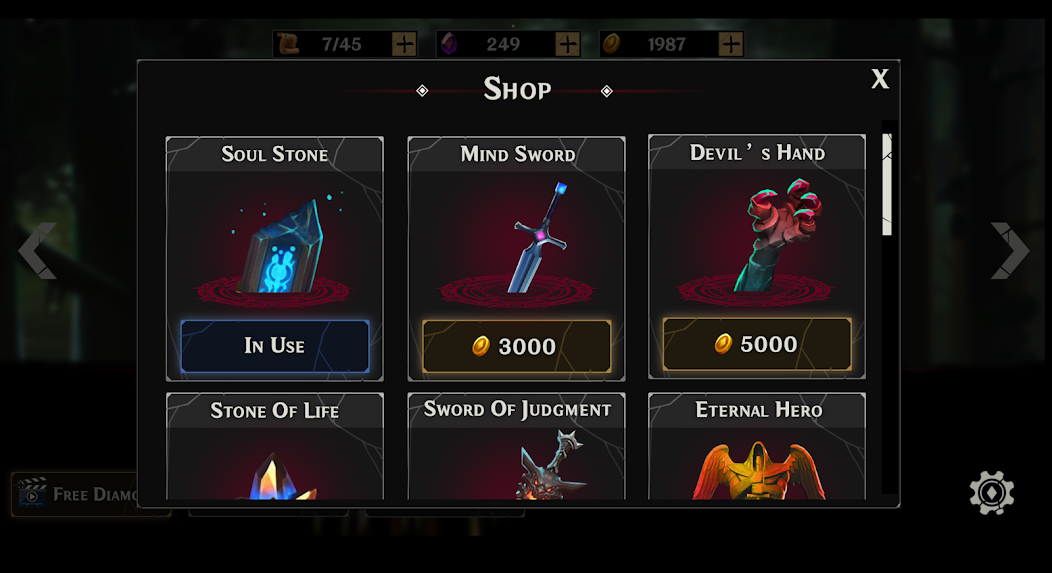Buy Mind Sword for 3000 gold
This screenshot has height=573, width=1052.
tap(516, 346)
